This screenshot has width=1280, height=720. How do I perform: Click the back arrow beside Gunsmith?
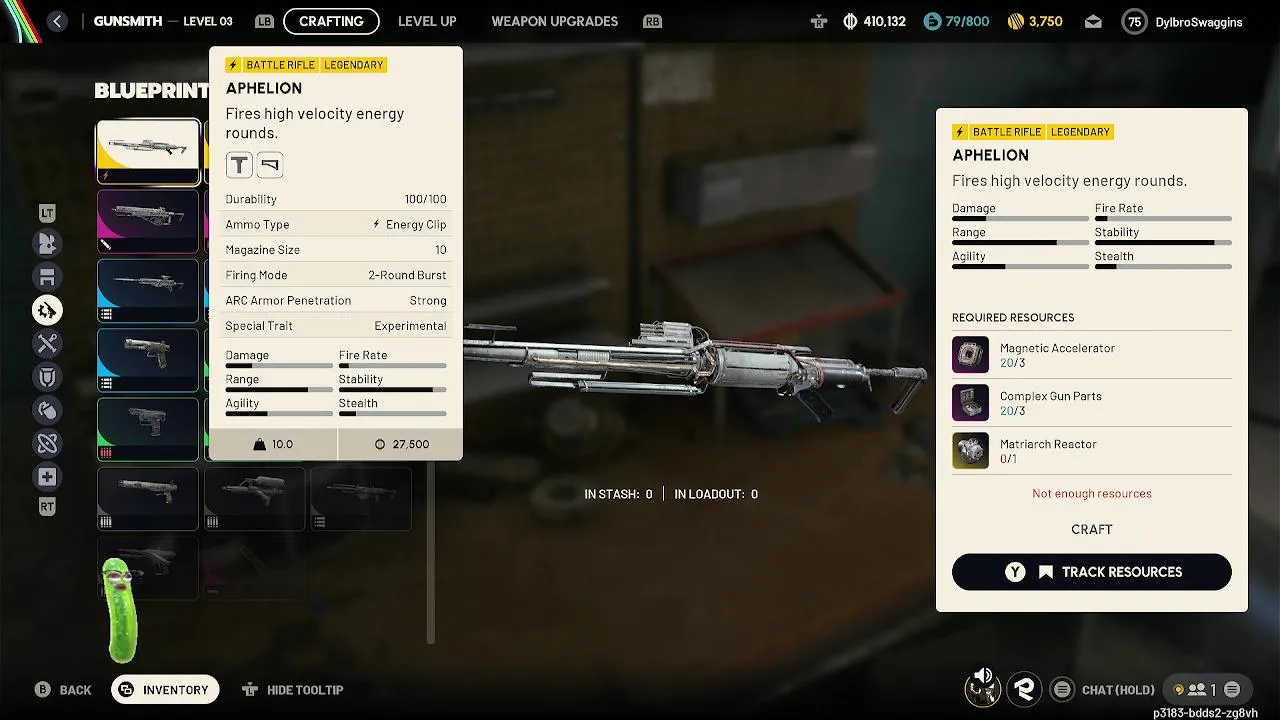57,21
